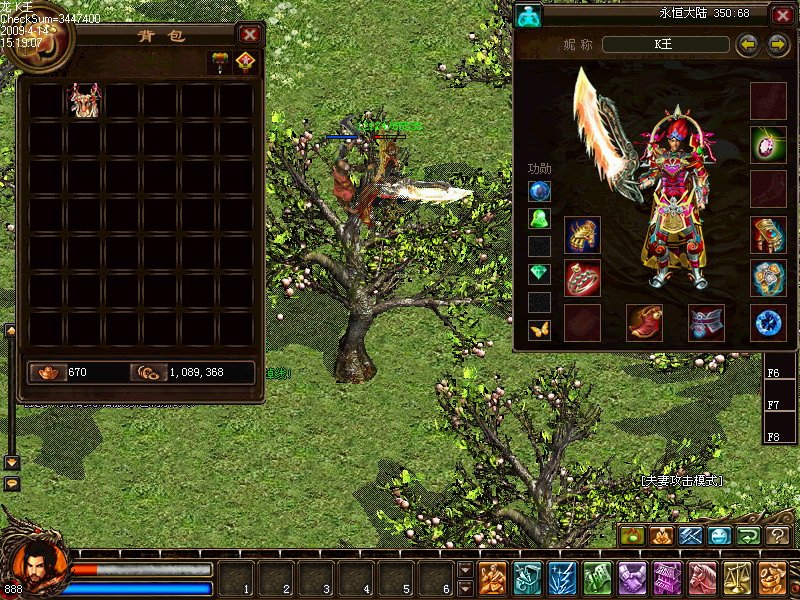Screen dimensions: 800x600
Task: Go to the next character page arrow
Action: (778, 45)
